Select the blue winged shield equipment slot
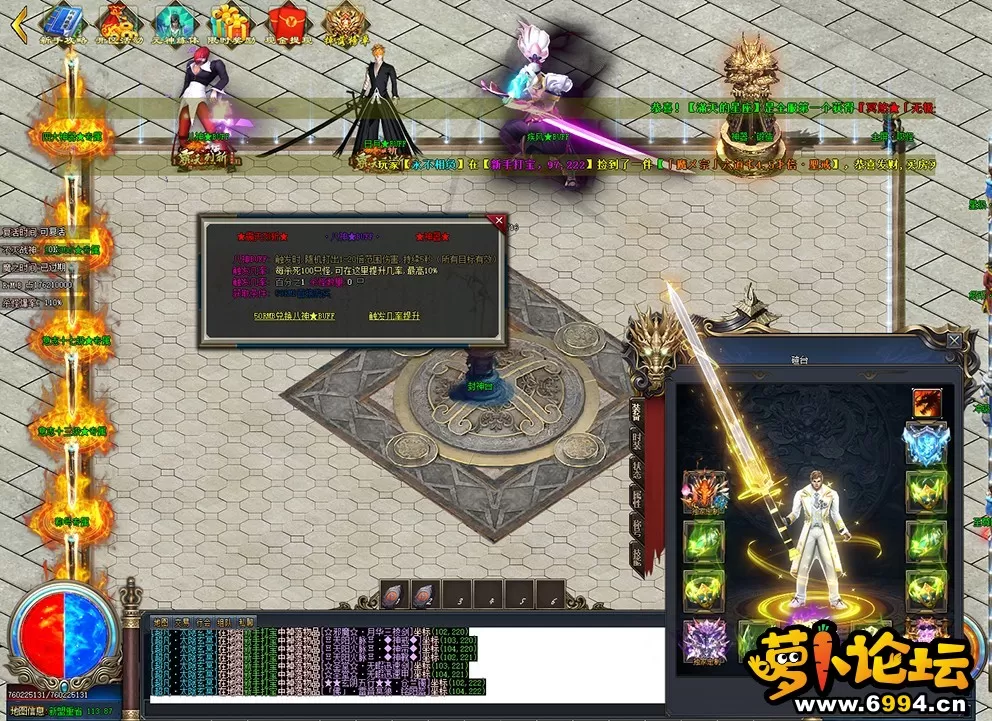Viewport: 992px width, 721px height. [x=925, y=443]
